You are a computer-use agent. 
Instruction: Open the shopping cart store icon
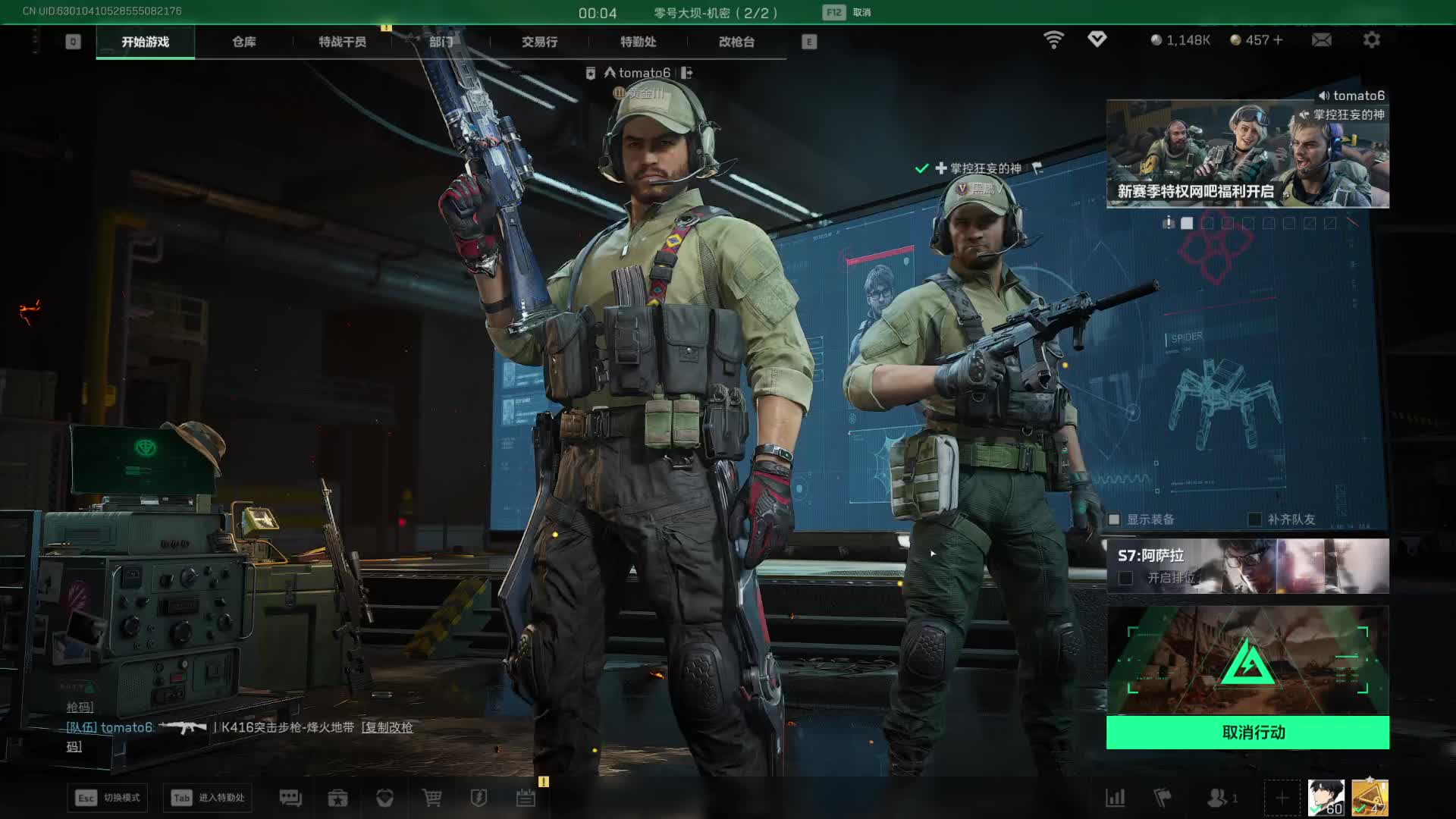[431, 798]
